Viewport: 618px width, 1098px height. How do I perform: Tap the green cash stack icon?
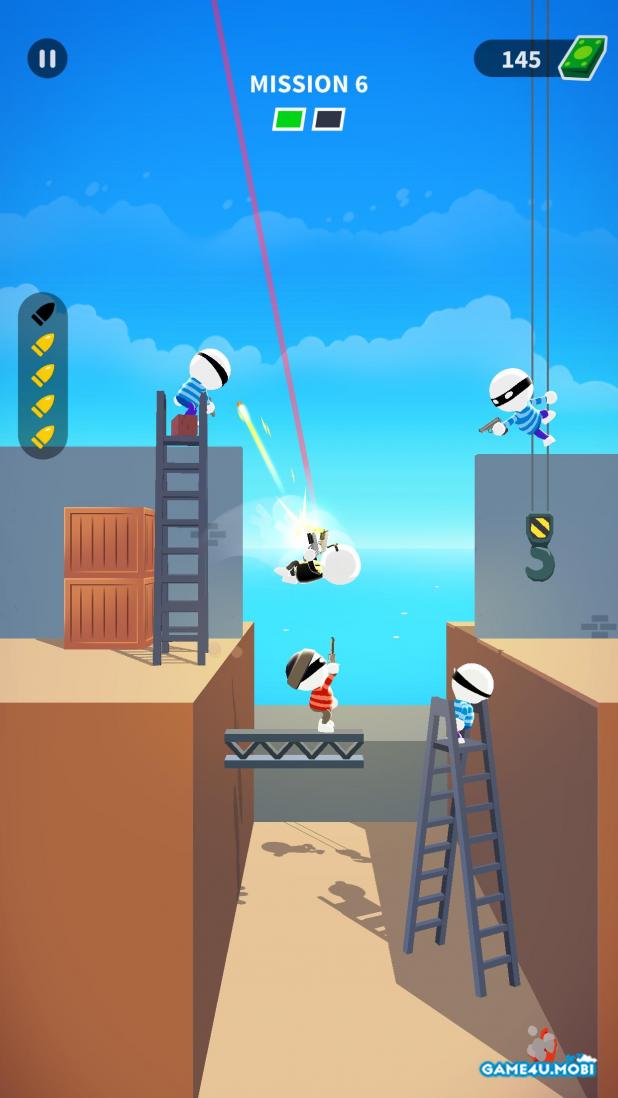point(582,58)
